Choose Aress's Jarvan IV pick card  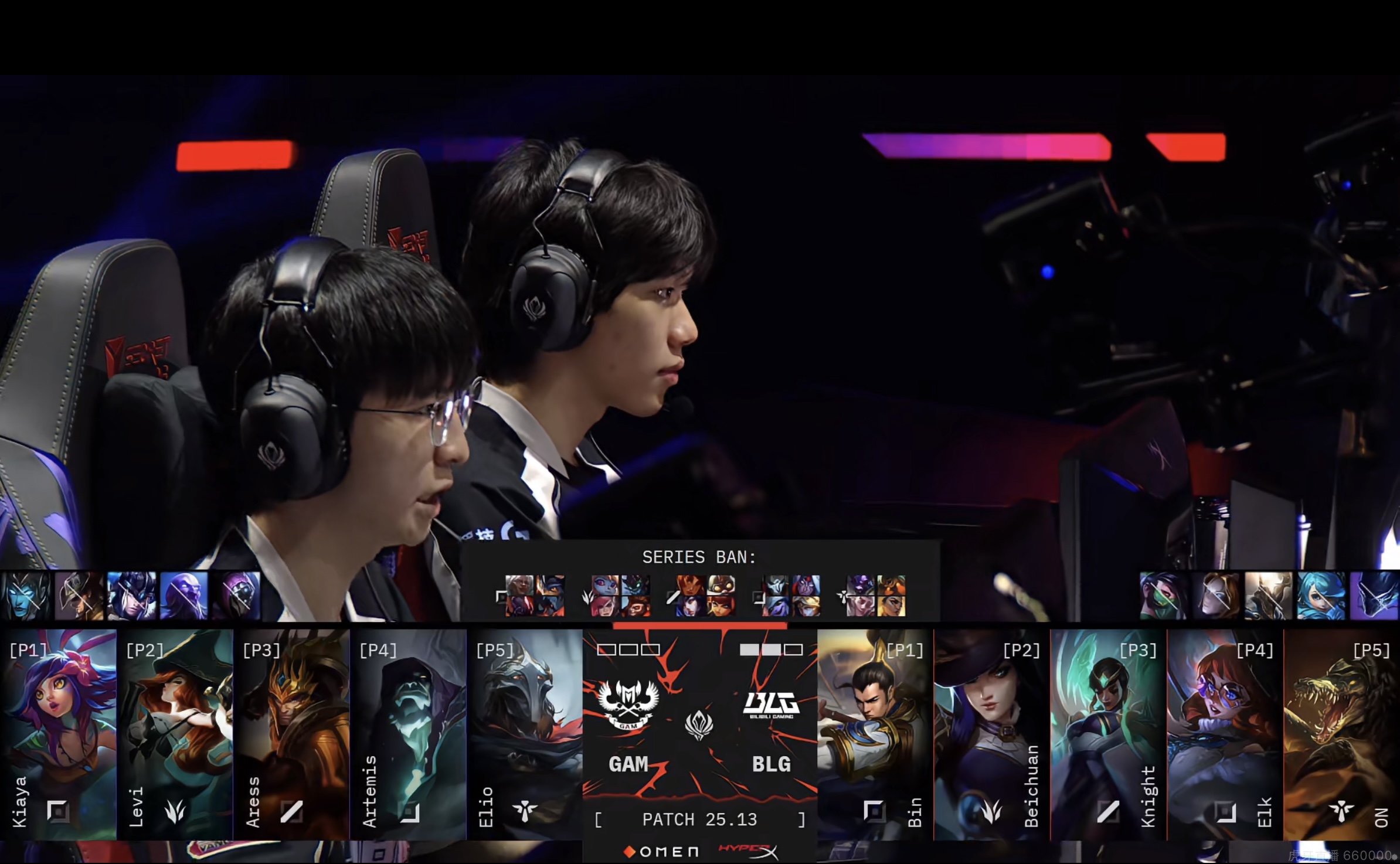tap(291, 734)
